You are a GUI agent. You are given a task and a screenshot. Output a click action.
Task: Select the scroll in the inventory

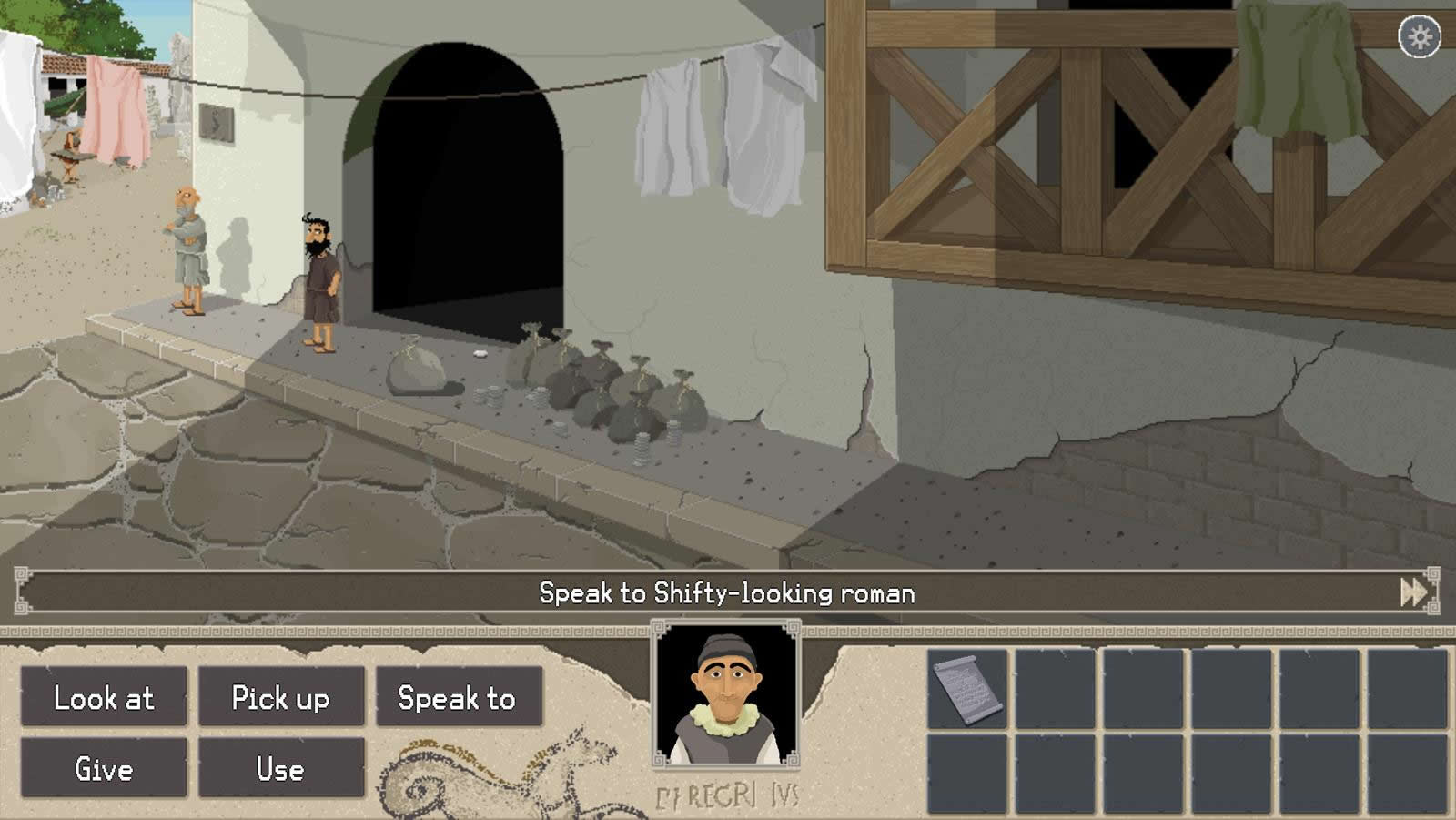tap(968, 689)
